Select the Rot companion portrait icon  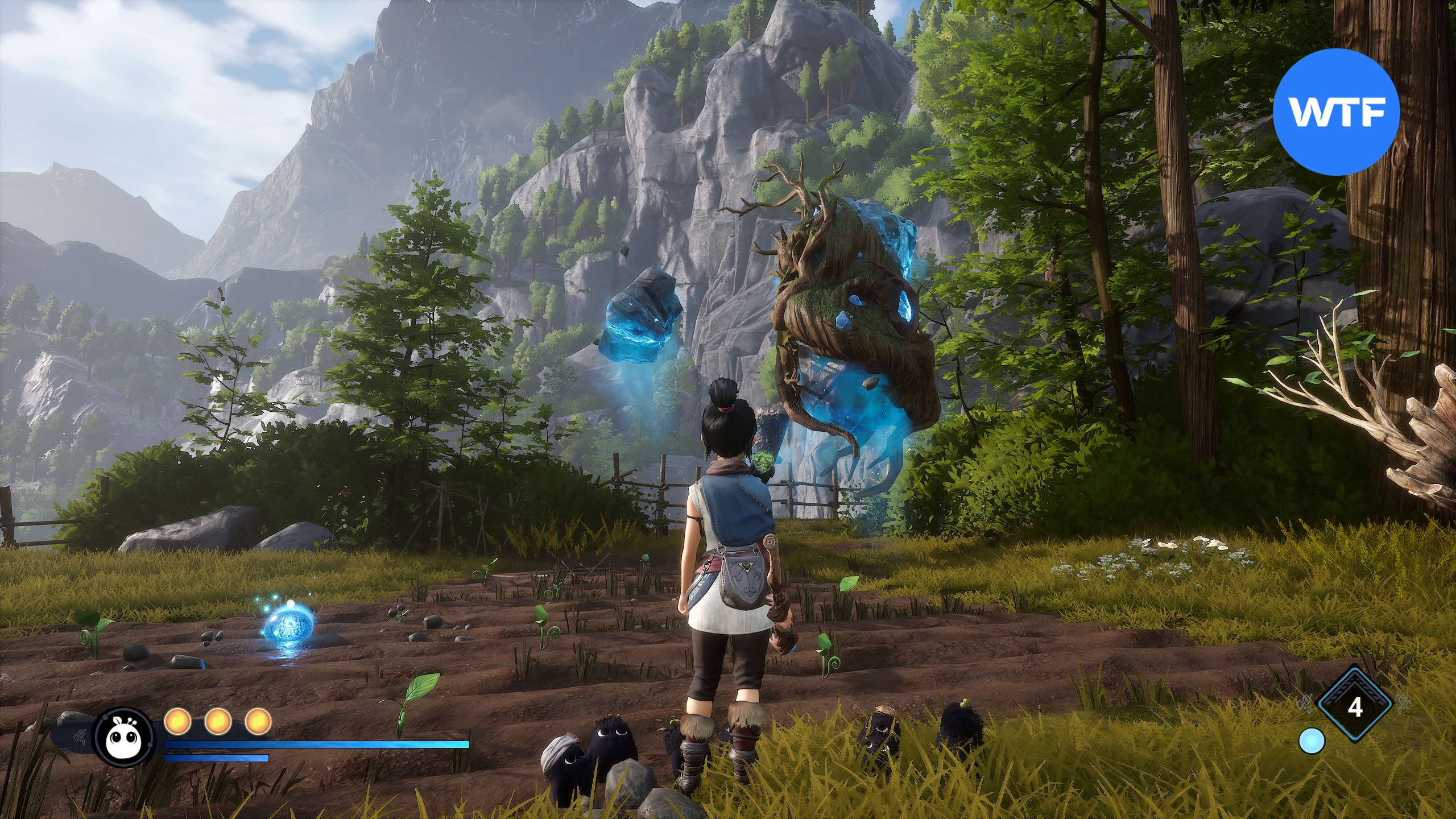124,737
